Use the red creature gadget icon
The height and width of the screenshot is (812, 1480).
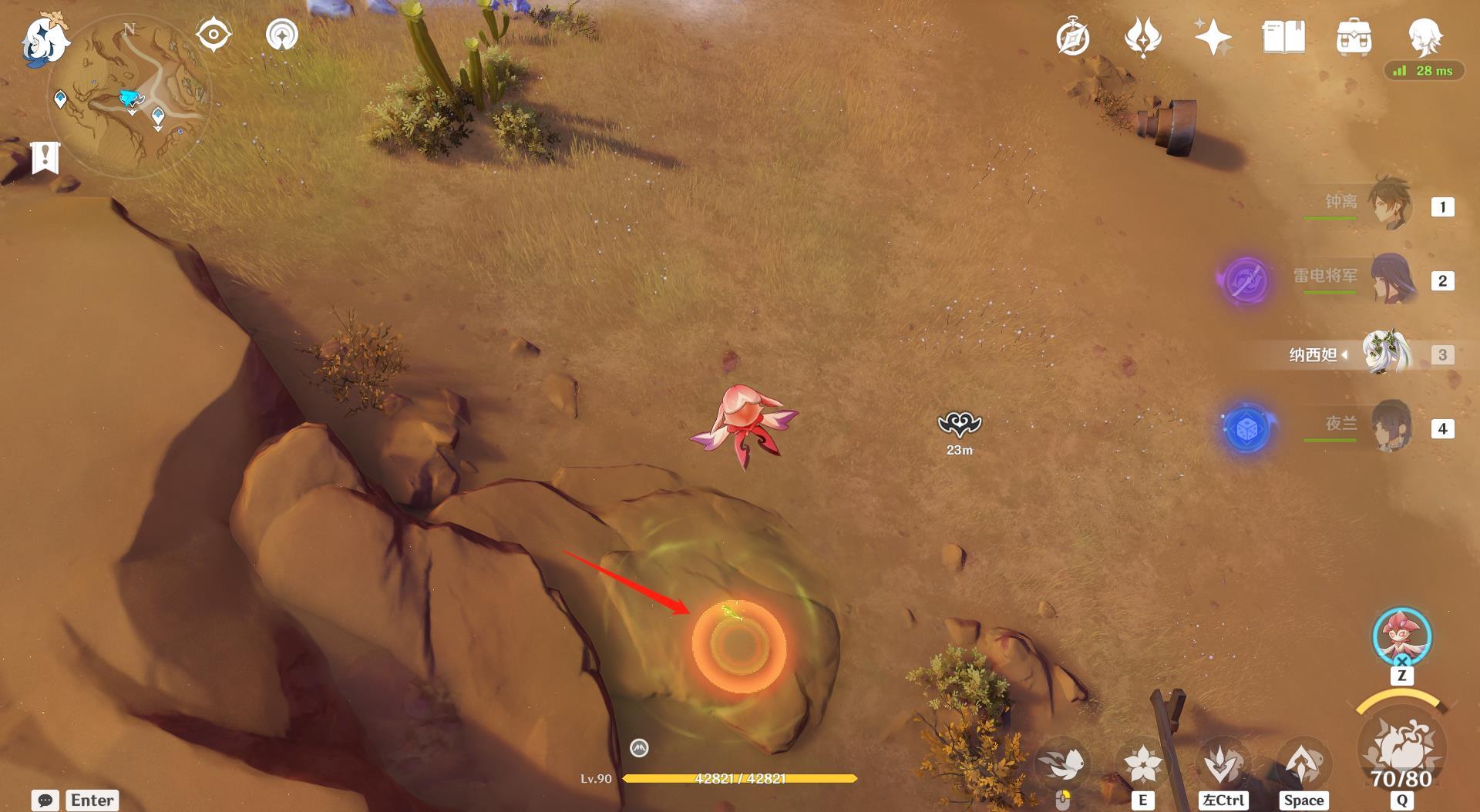pyautogui.click(x=1401, y=636)
